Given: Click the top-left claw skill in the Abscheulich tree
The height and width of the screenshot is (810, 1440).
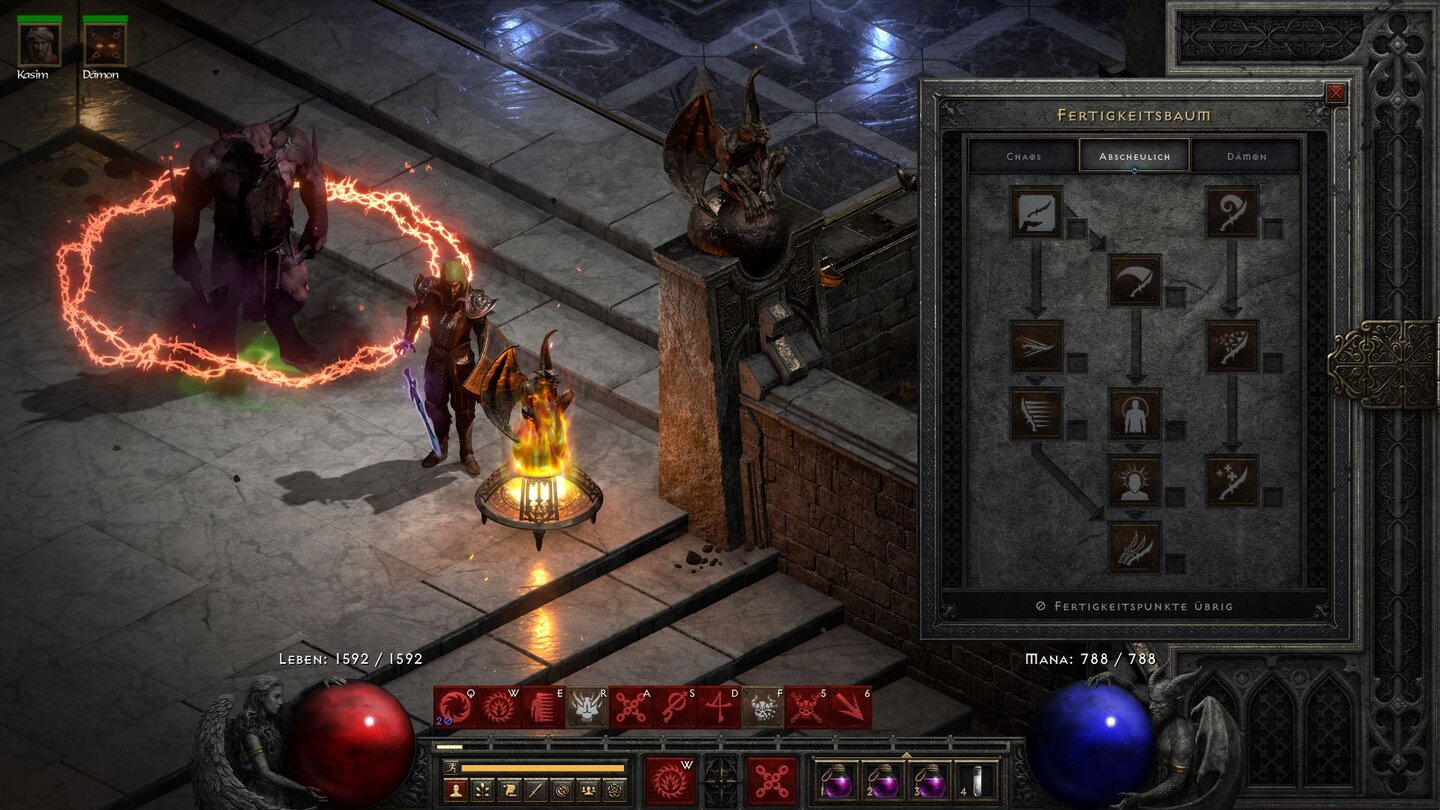Looking at the screenshot, I should 1037,212.
